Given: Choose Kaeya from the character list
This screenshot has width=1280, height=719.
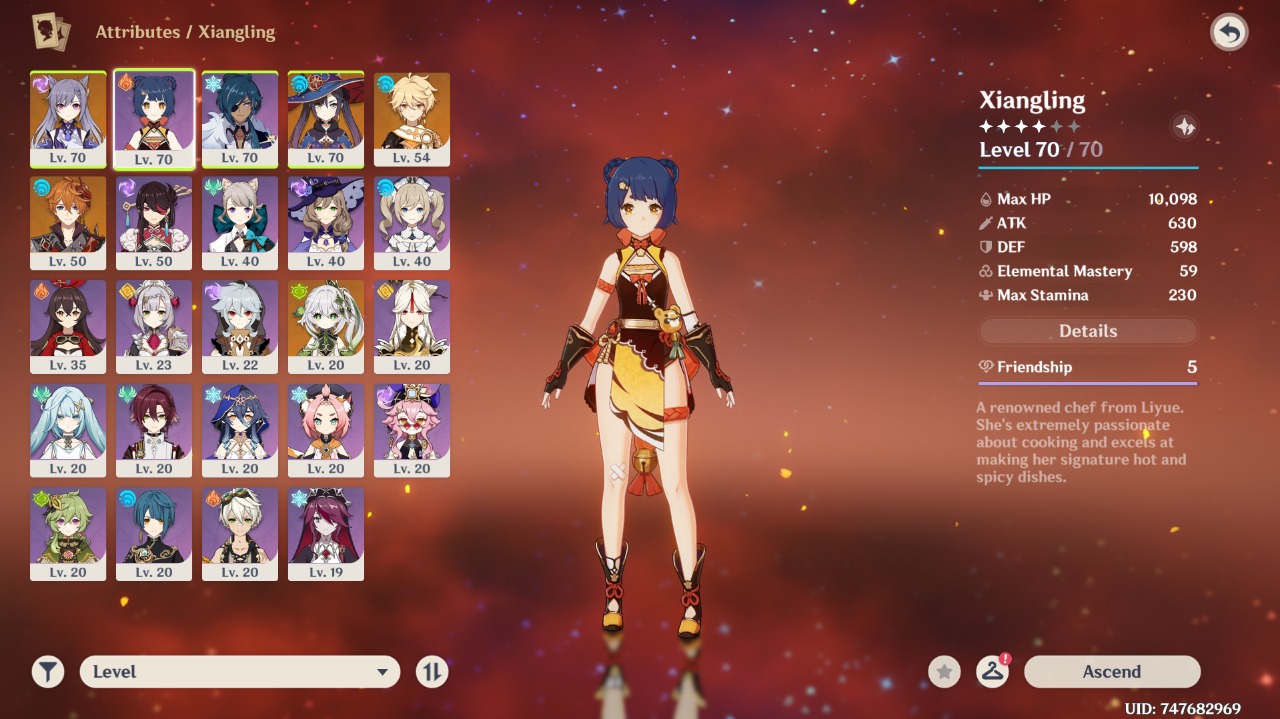Looking at the screenshot, I should point(240,118).
